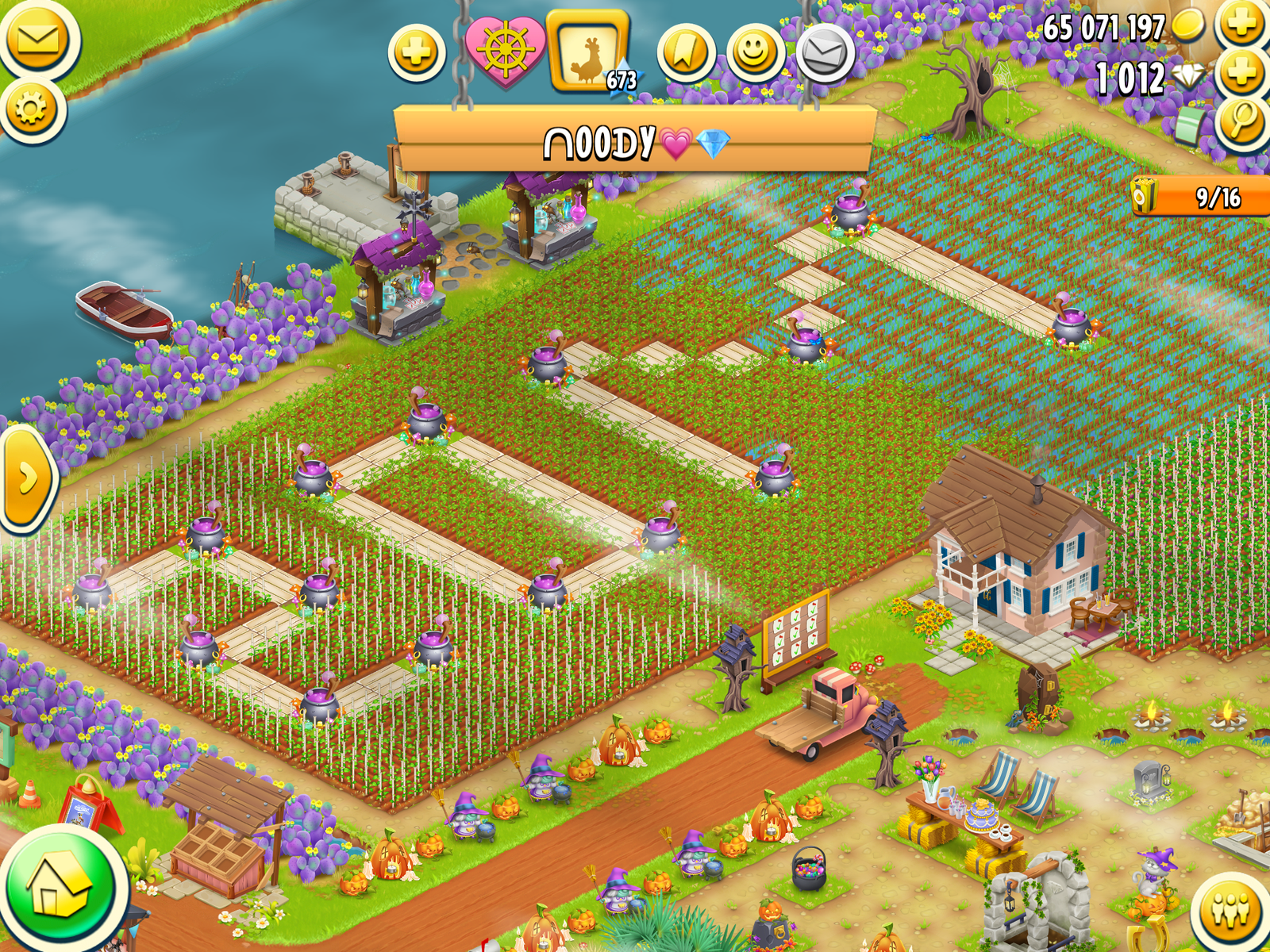The image size is (1270, 952).
Task: Open the popcorn 9/16 event tracker
Action: click(x=1199, y=196)
